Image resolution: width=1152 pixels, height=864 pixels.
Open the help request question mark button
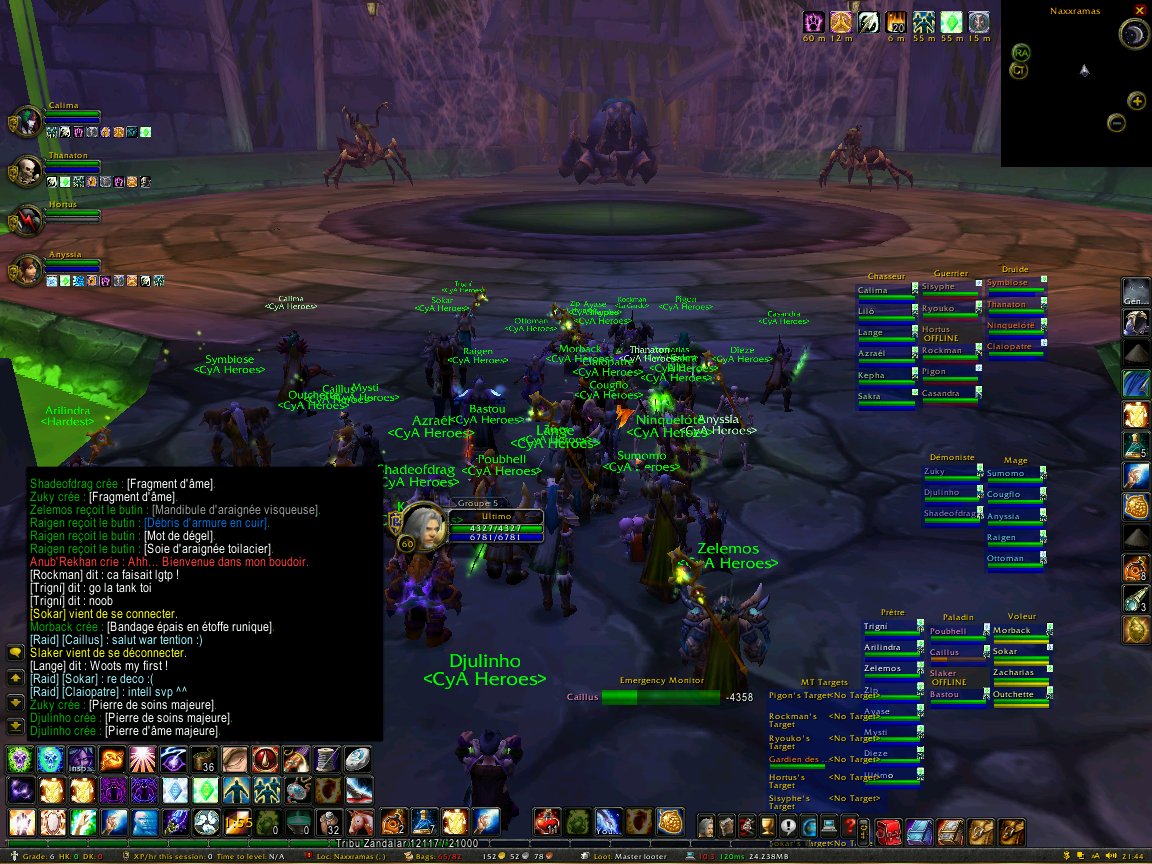click(849, 827)
